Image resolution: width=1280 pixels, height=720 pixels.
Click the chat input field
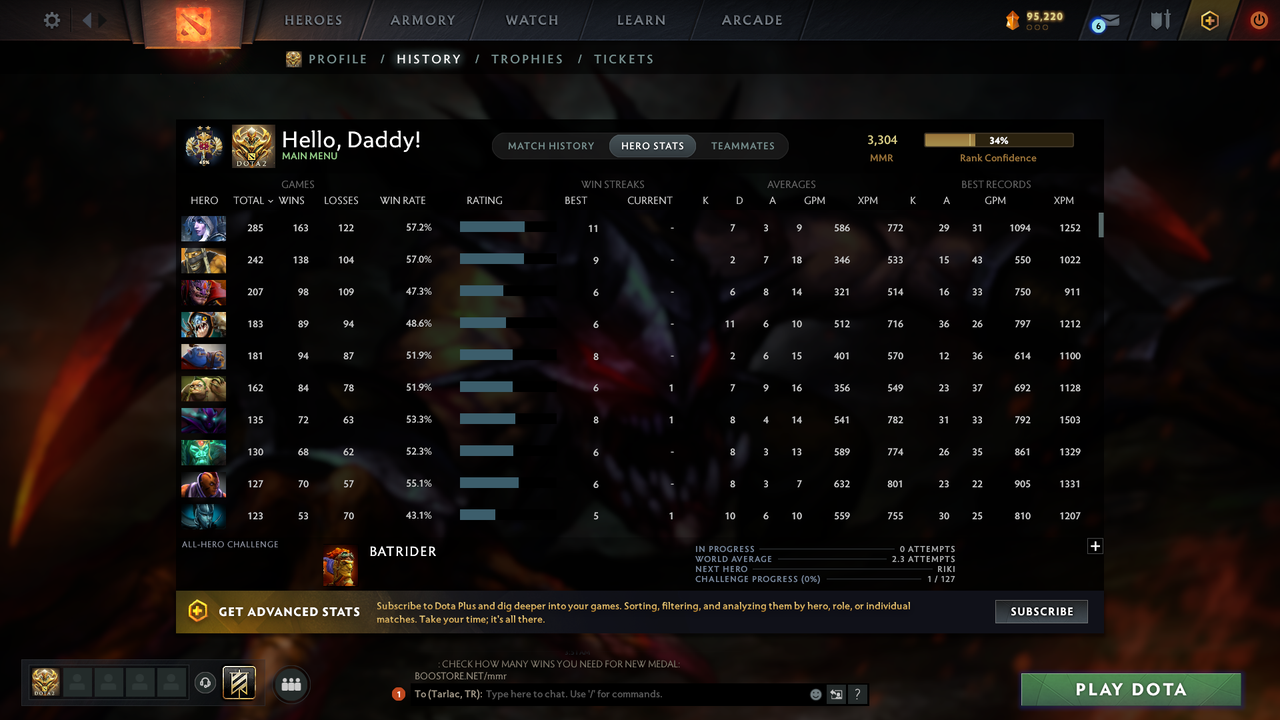600,694
